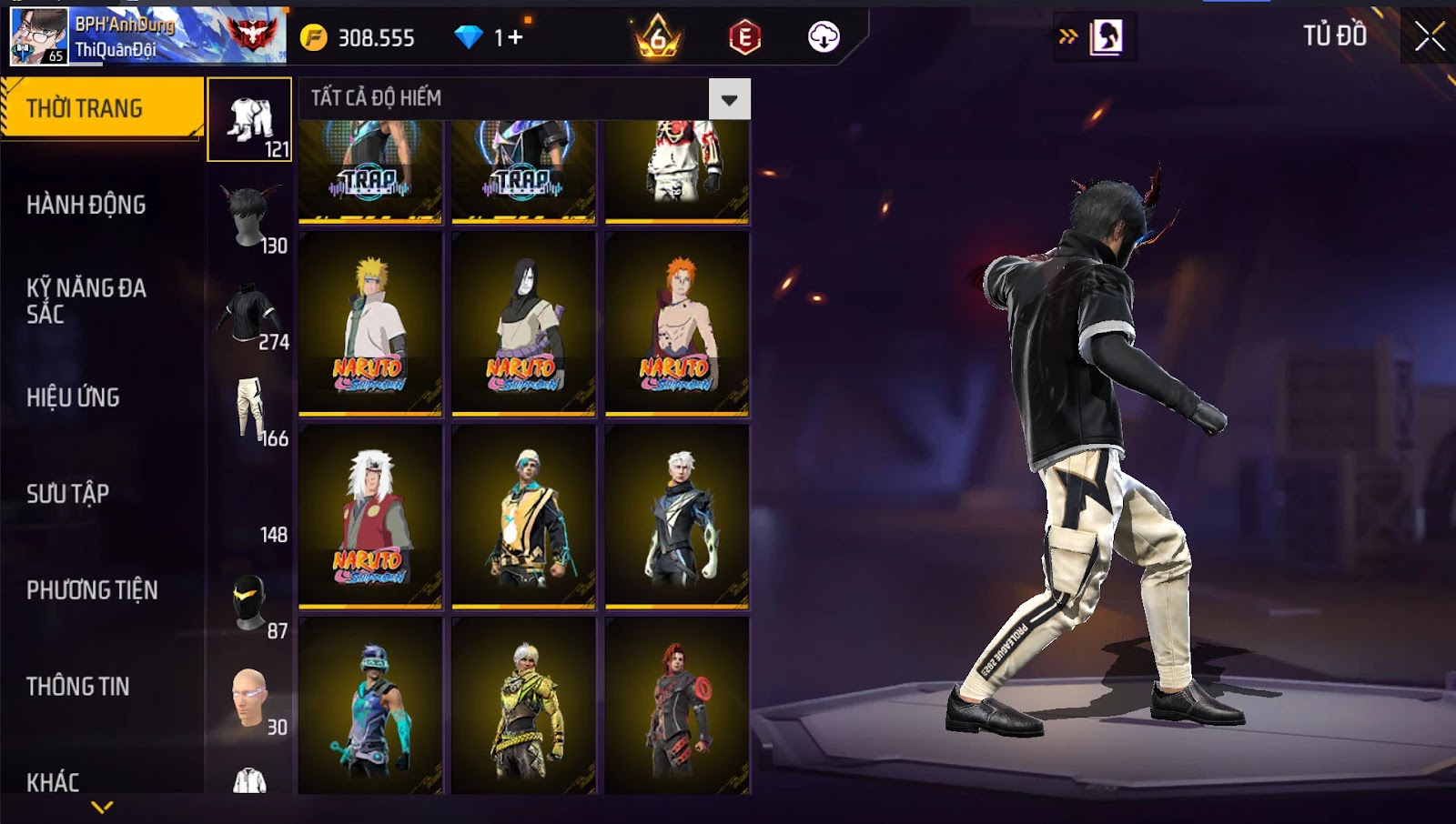
Task: Select the tops subcategory showing 274
Action: [249, 314]
